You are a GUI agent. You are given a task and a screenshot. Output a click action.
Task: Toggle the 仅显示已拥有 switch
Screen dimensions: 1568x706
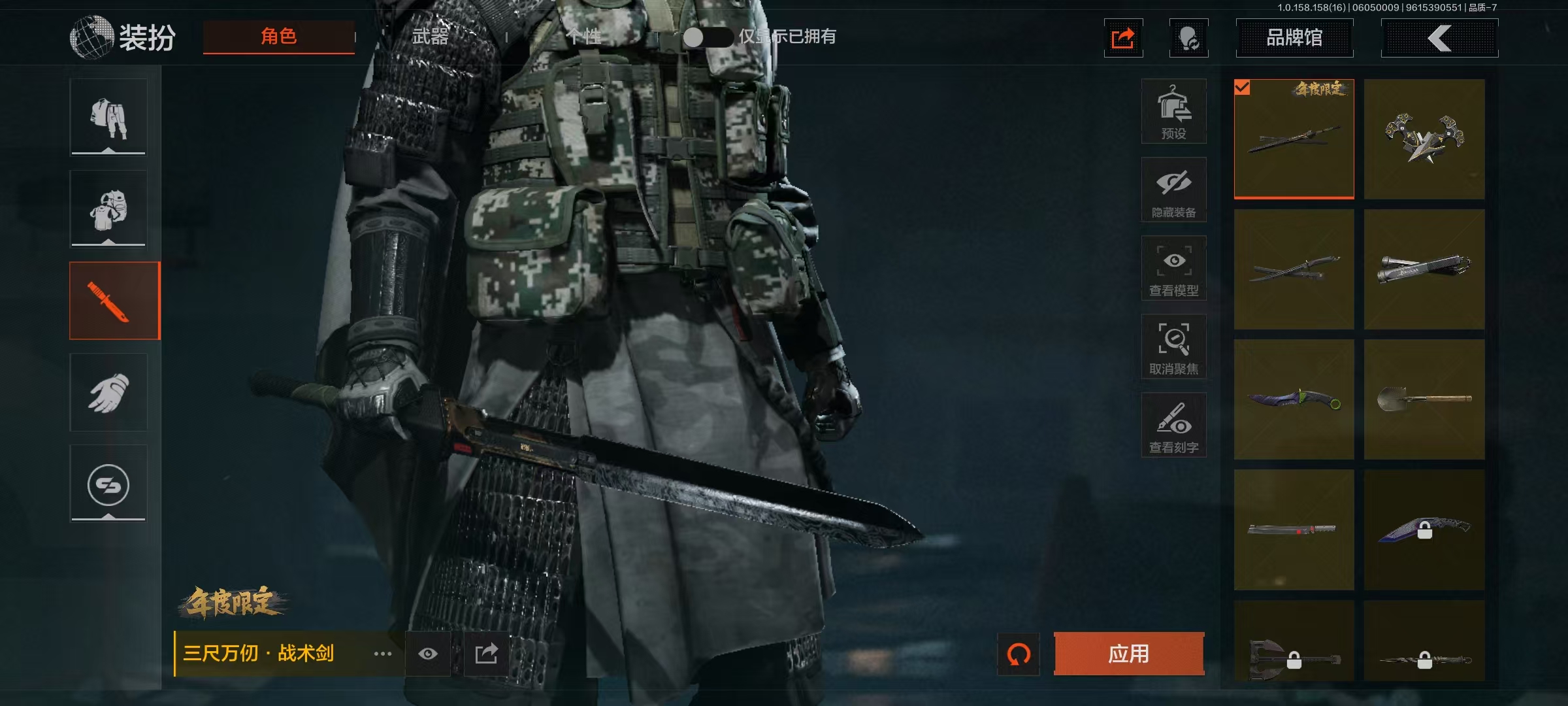coord(707,37)
